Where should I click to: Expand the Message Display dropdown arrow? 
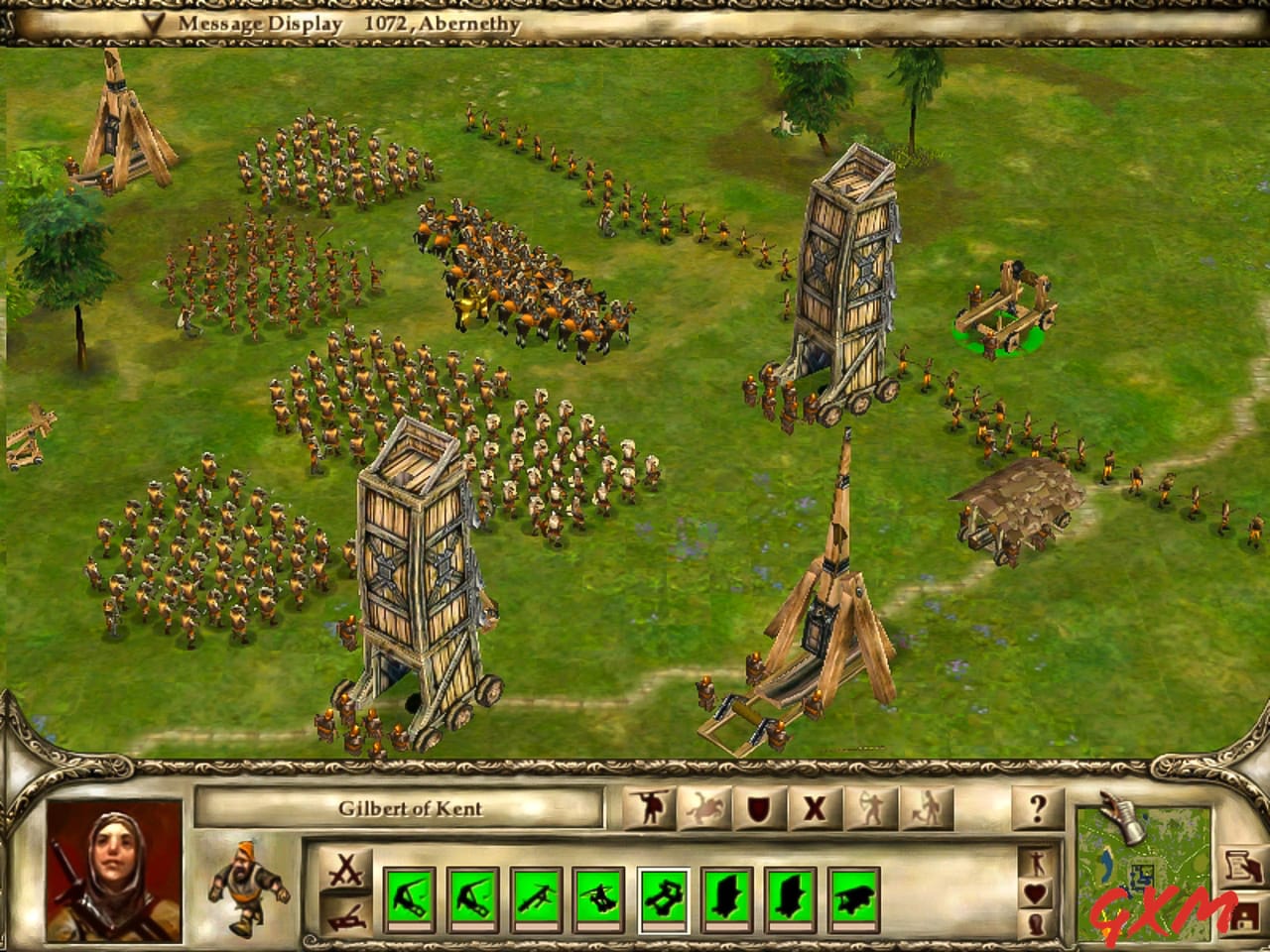(154, 22)
